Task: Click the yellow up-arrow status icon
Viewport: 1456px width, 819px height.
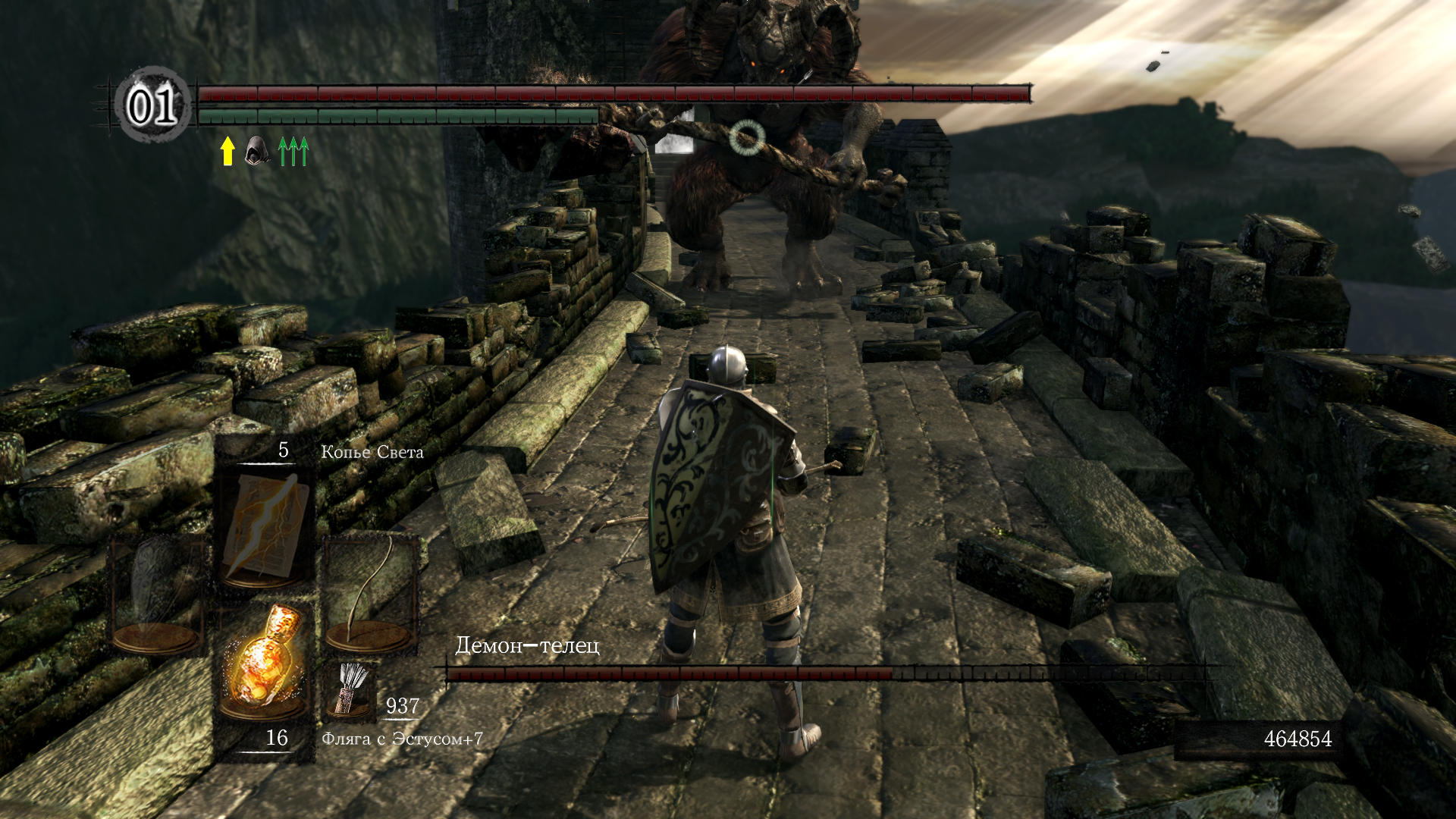Action: tap(227, 150)
